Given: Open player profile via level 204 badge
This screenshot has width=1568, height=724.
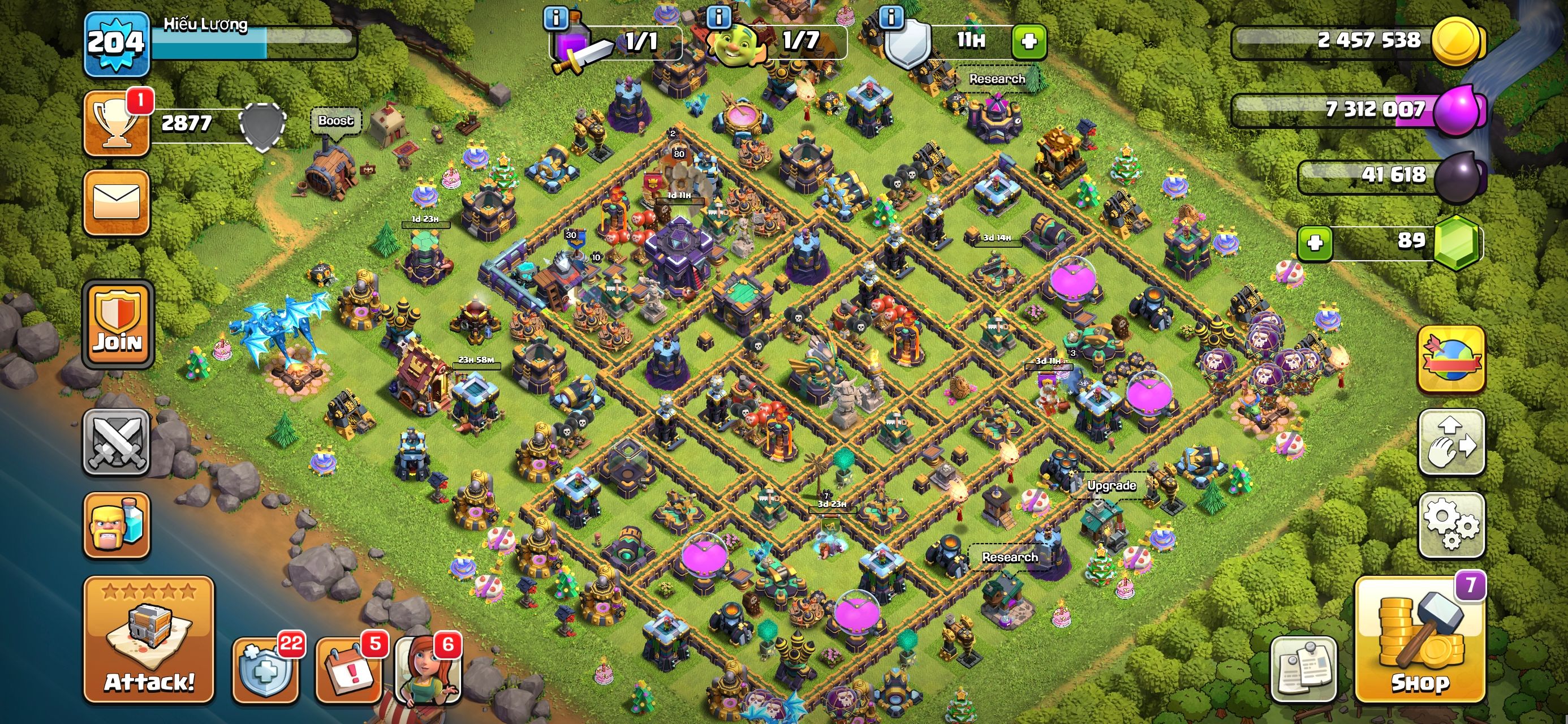Looking at the screenshot, I should [x=115, y=42].
